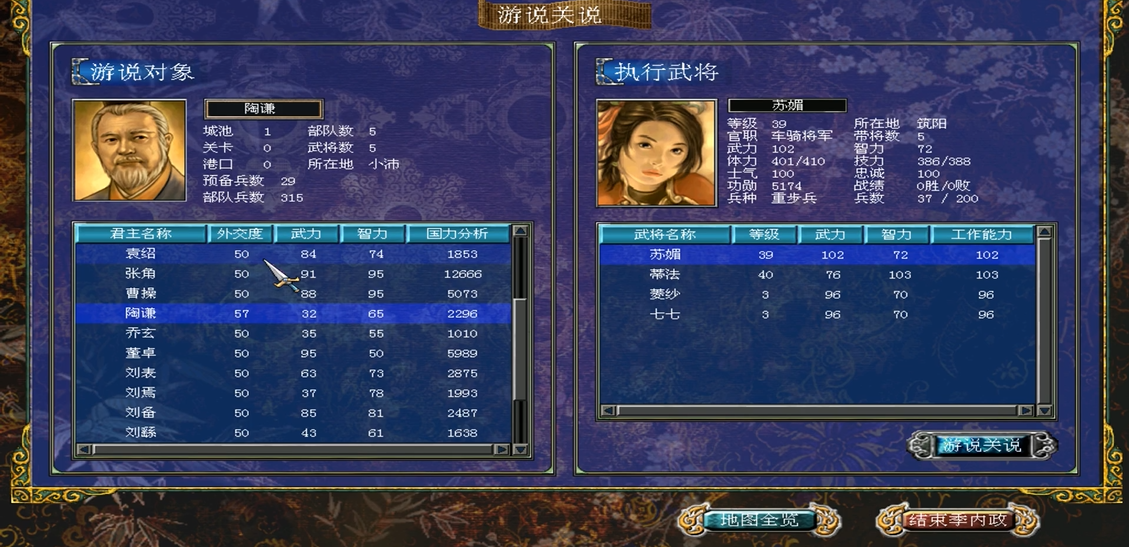Screen dimensions: 1129x547
Task: Open the 地图全览 map overview
Action: pyautogui.click(x=759, y=520)
